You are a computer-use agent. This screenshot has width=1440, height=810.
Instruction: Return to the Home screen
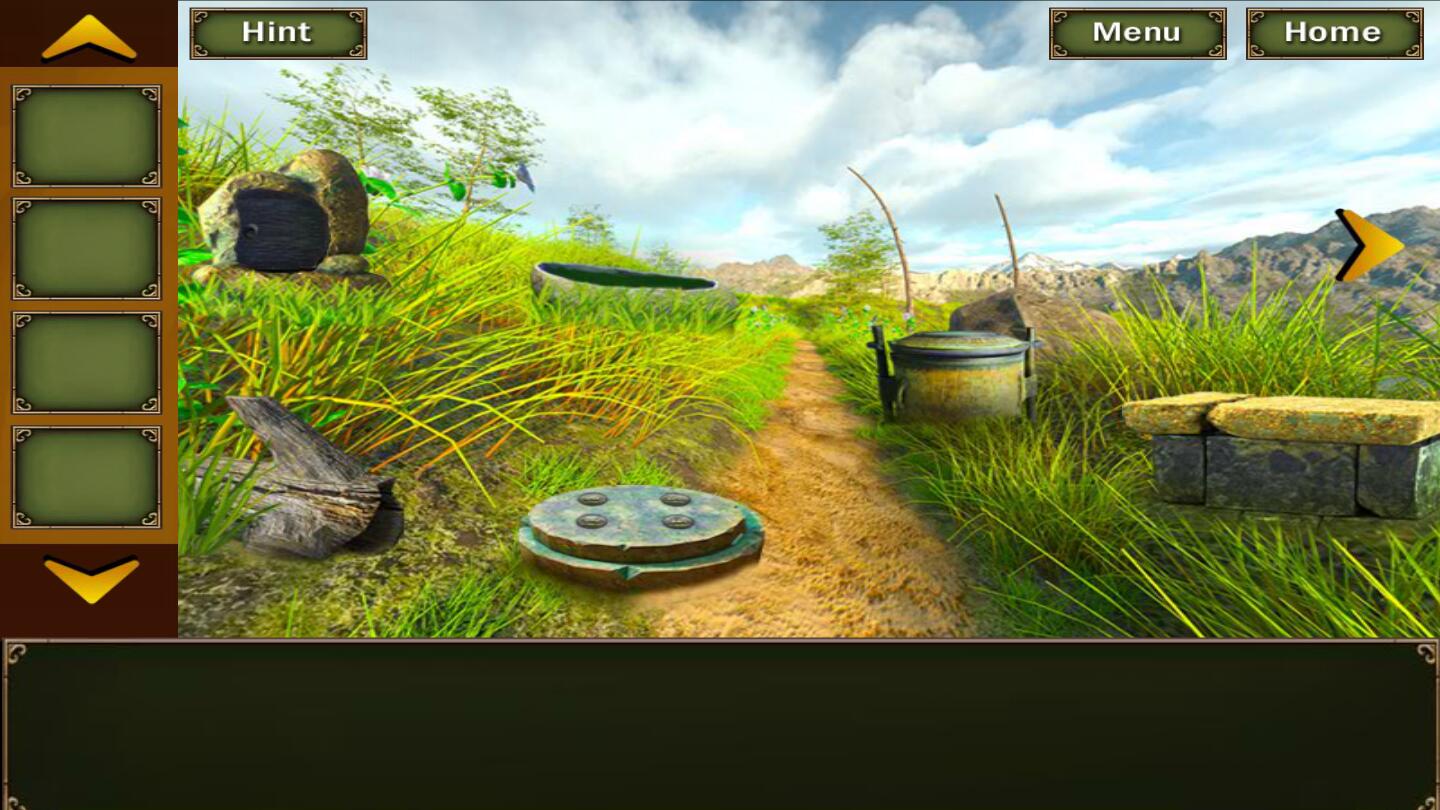1333,31
